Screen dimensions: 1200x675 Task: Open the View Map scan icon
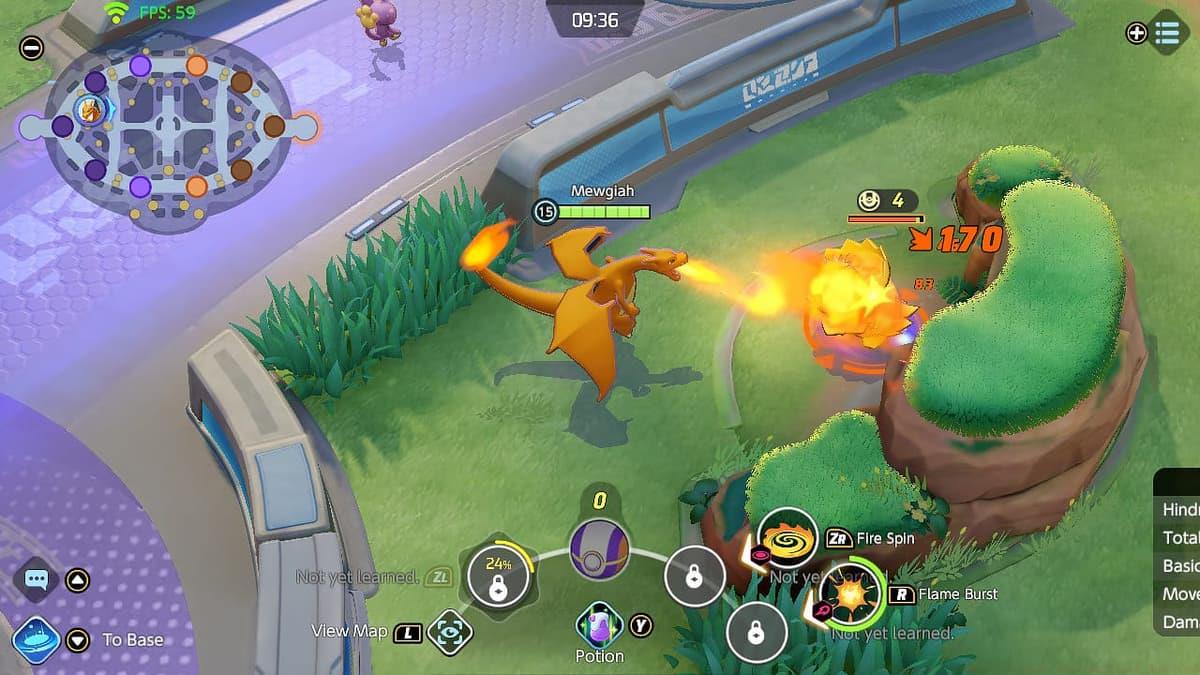pos(450,632)
